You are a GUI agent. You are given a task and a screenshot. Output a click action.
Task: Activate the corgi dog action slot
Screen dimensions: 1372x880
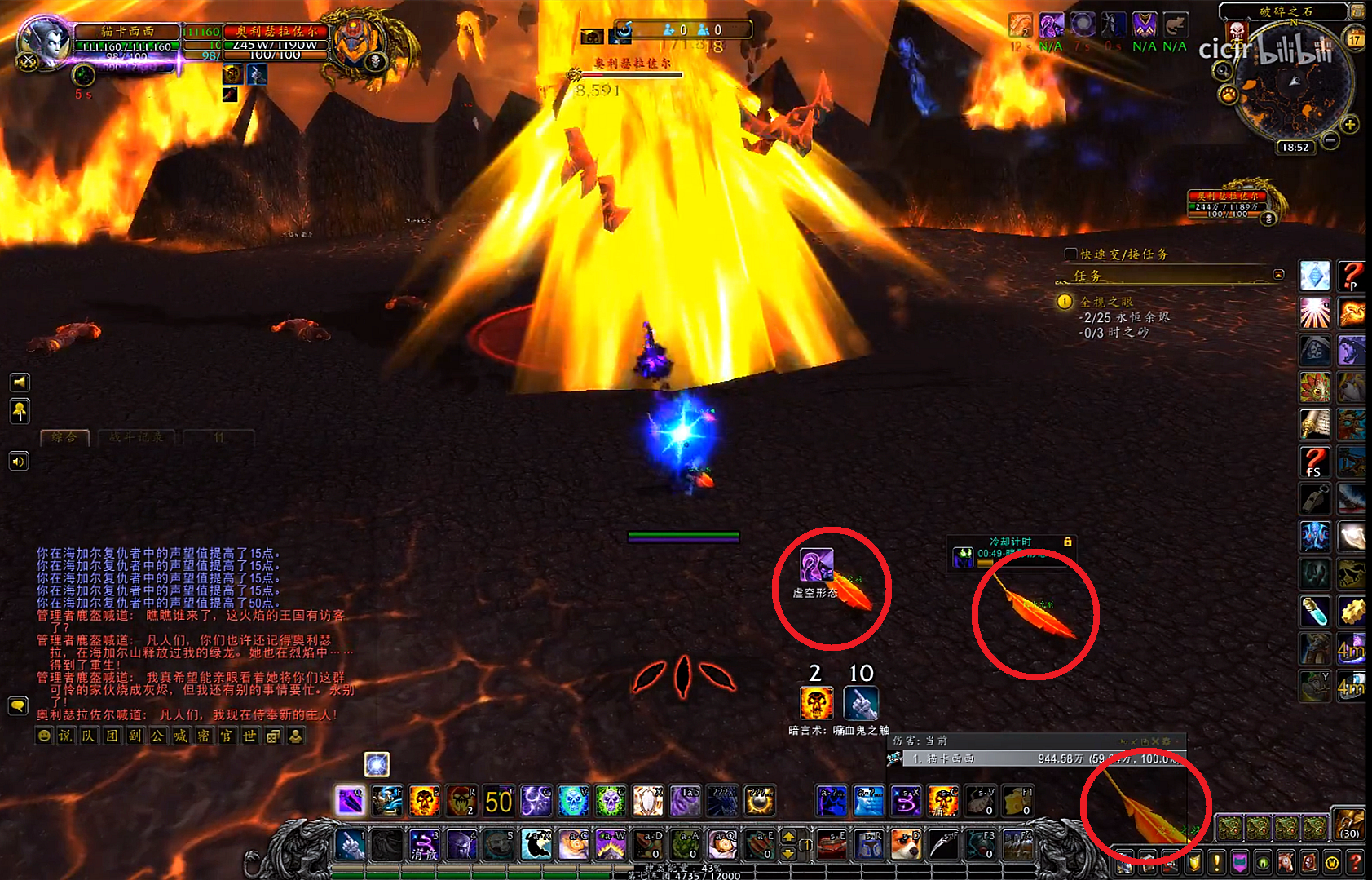pos(905,845)
